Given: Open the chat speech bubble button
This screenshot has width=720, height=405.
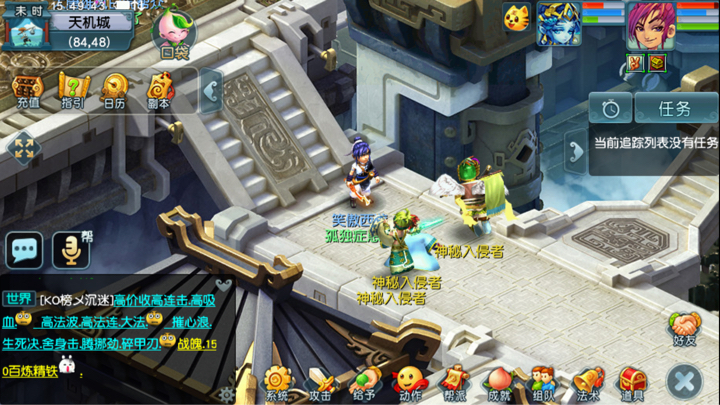Looking at the screenshot, I should (24, 249).
